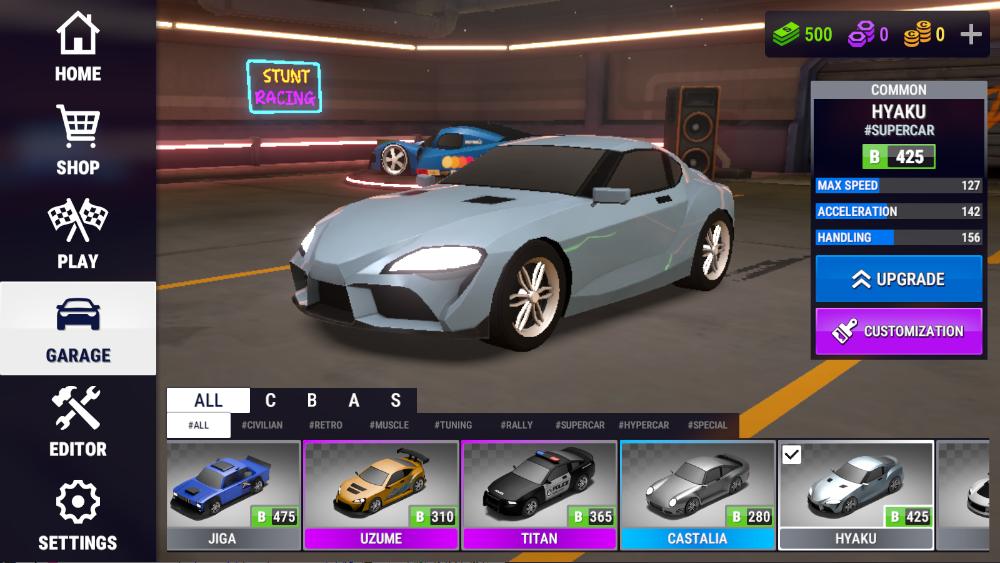Click the Upgrade button
Screen dimensions: 1000x563
(898, 279)
